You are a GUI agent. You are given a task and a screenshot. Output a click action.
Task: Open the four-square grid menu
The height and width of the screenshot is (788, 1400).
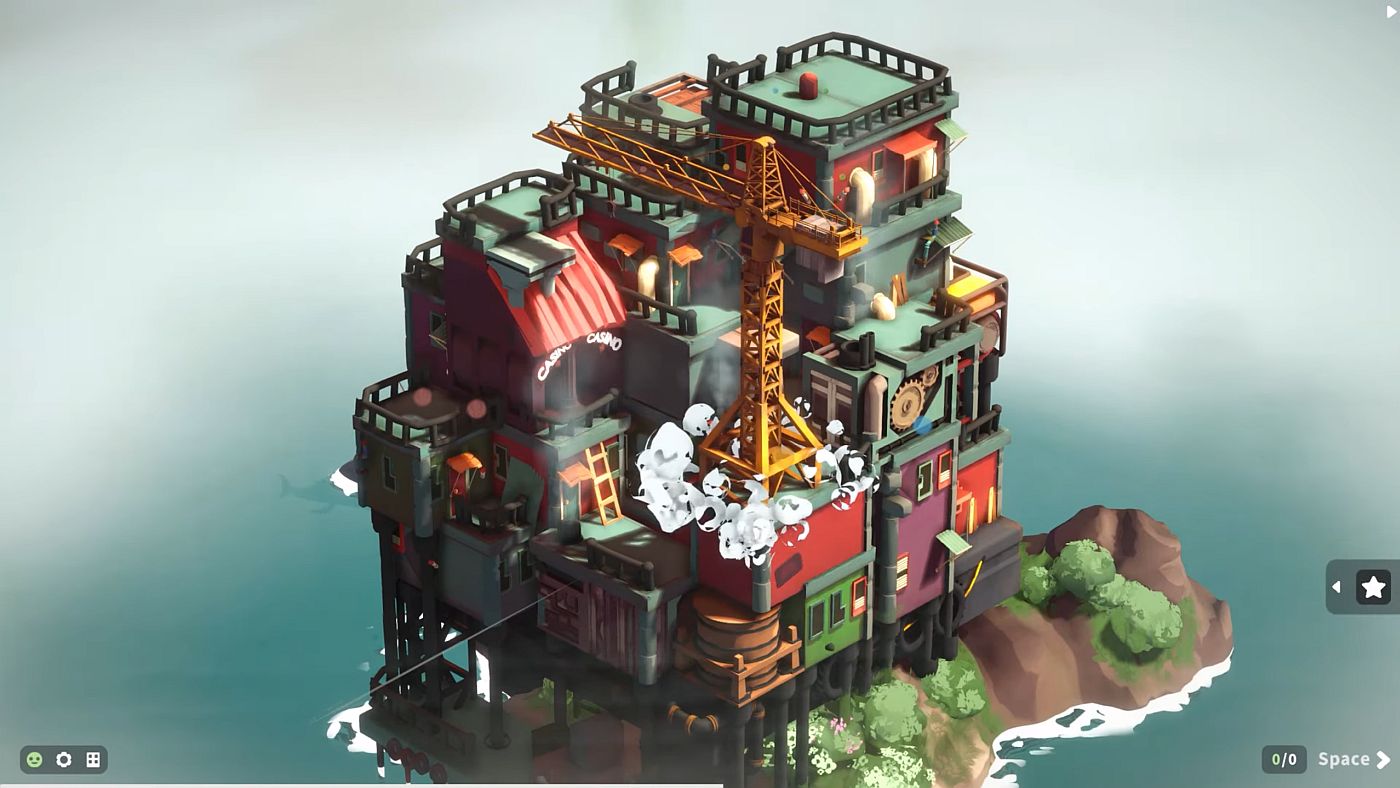[x=93, y=760]
